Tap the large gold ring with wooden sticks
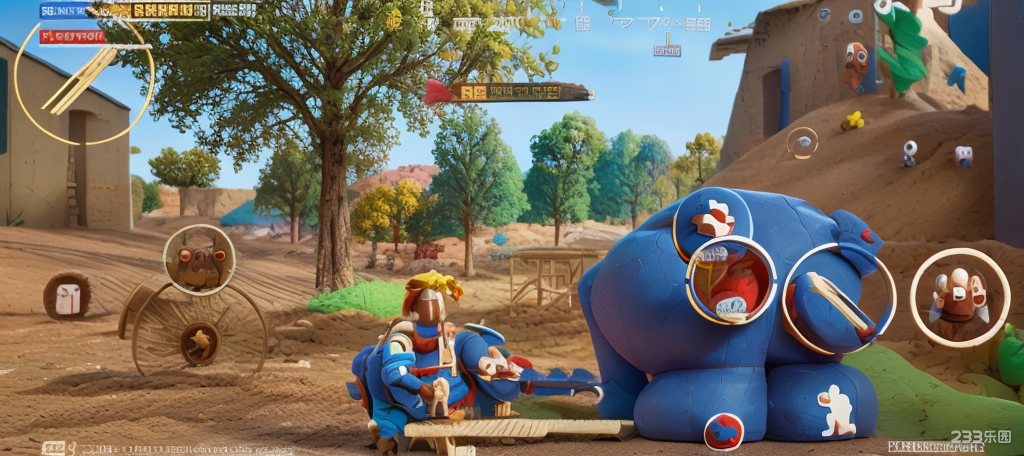The width and height of the screenshot is (1024, 456). tap(84, 78)
